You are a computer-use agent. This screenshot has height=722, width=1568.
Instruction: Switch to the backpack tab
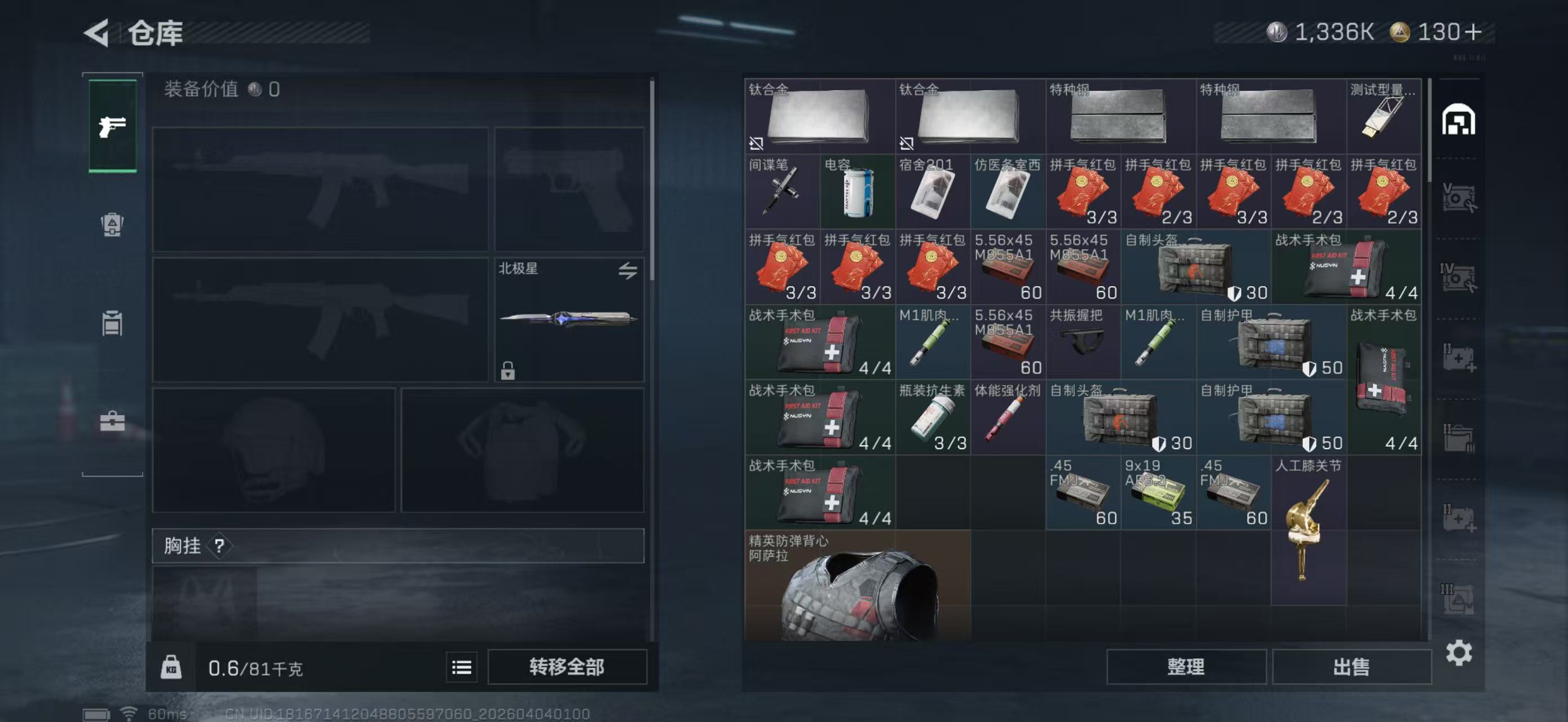(x=113, y=224)
